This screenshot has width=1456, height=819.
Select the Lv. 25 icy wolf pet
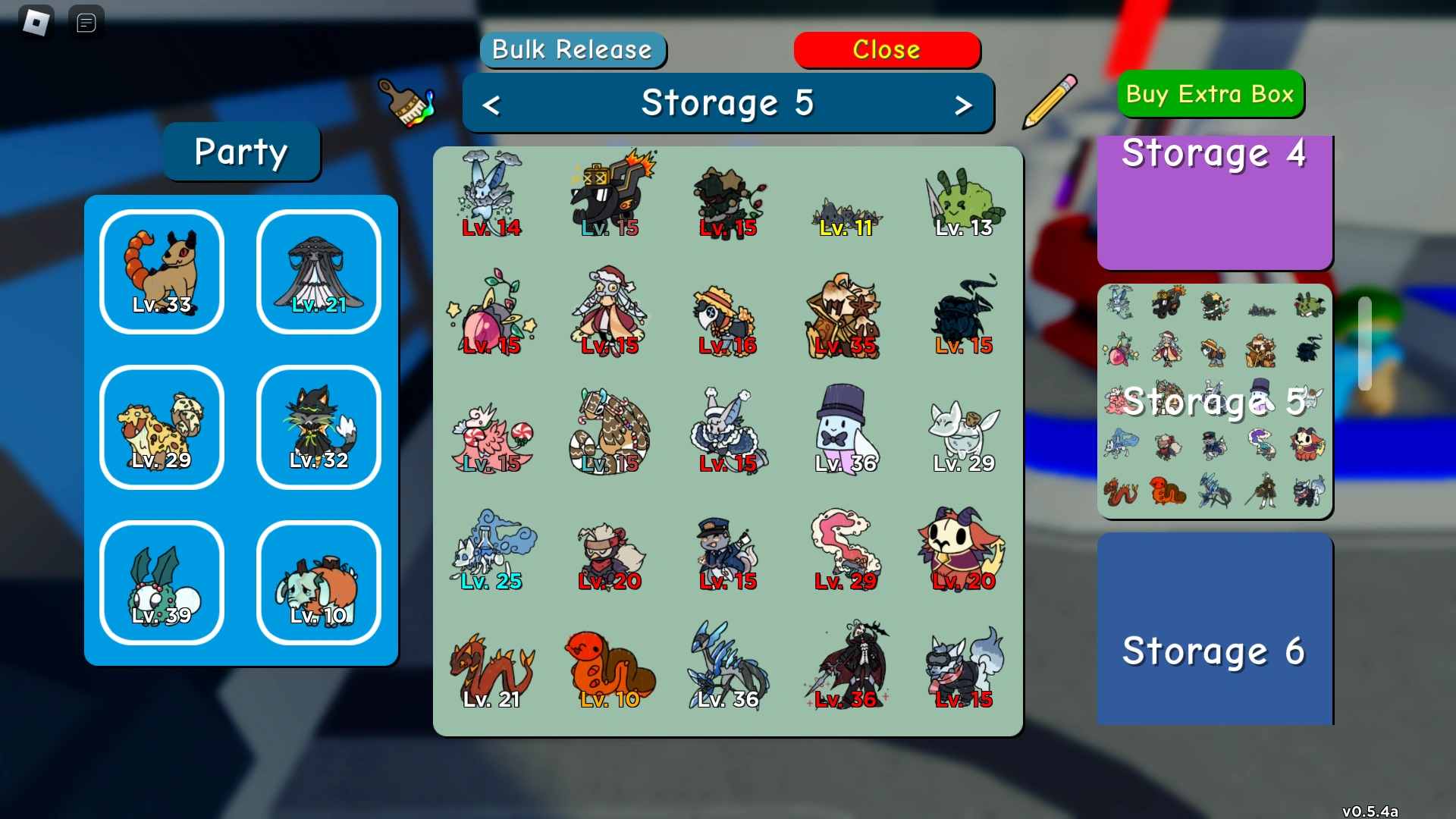[493, 550]
